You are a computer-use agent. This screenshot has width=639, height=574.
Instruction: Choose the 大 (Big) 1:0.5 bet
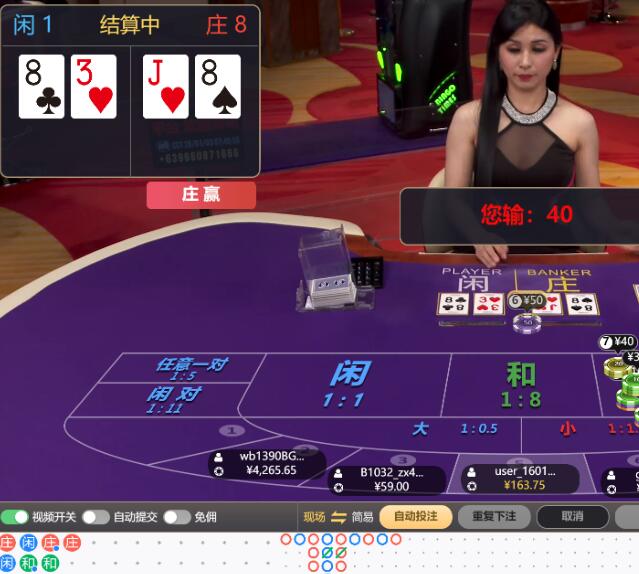tap(450, 429)
